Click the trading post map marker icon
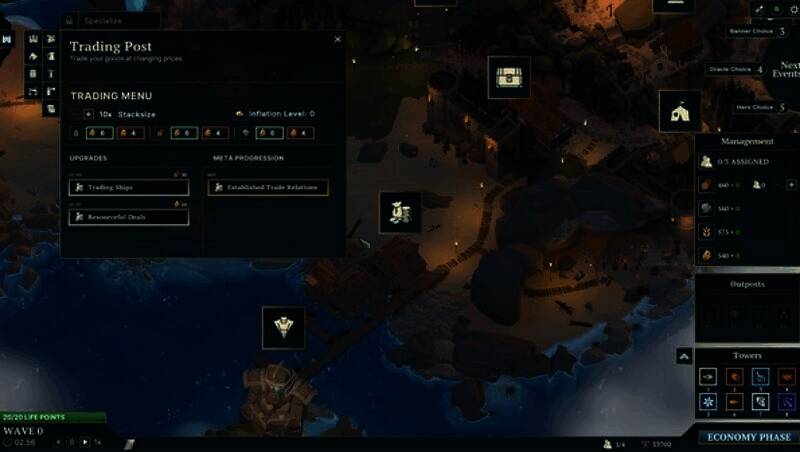This screenshot has width=800, height=452. point(400,212)
